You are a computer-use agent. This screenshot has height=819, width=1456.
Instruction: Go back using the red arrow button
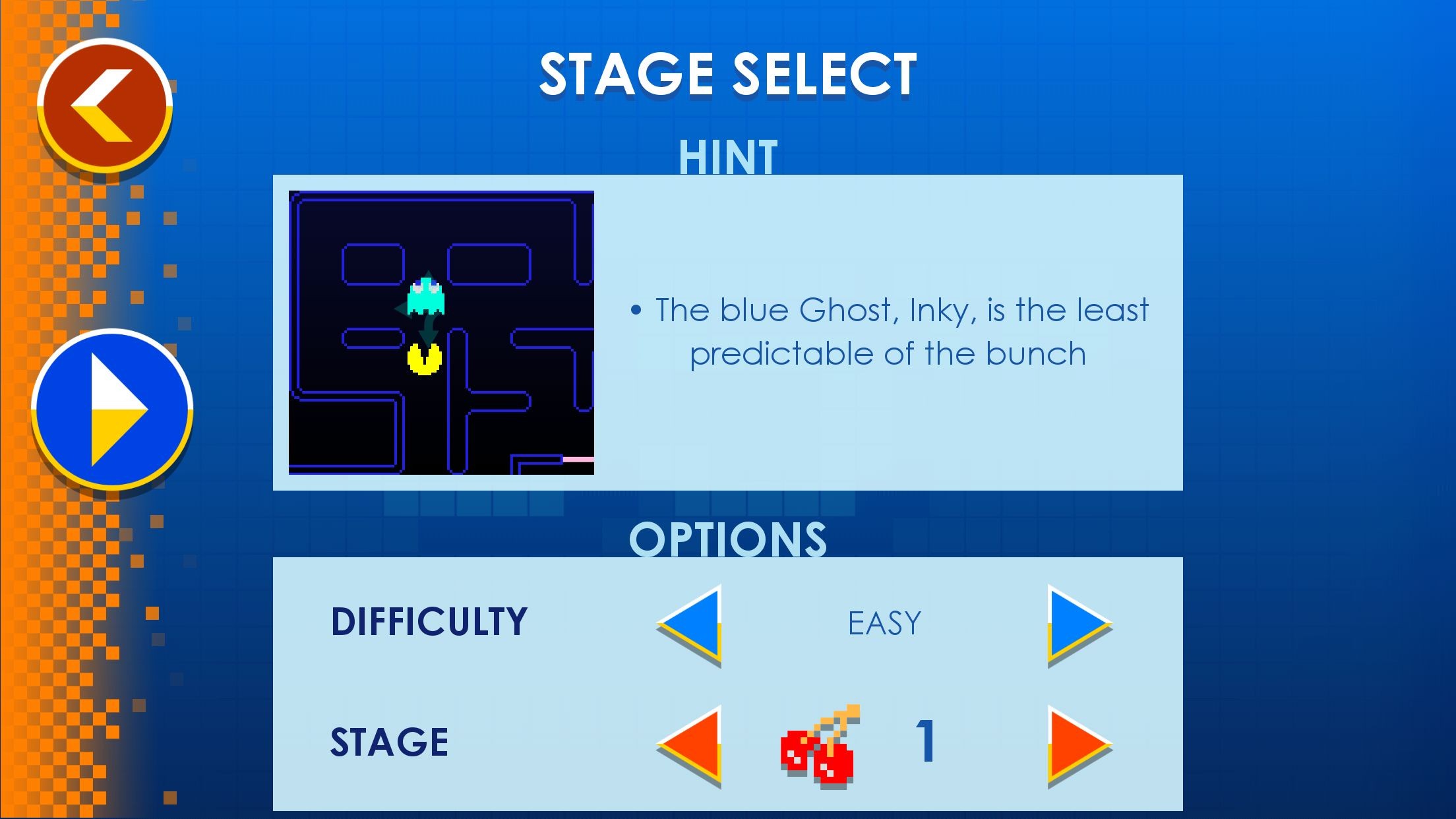[105, 106]
